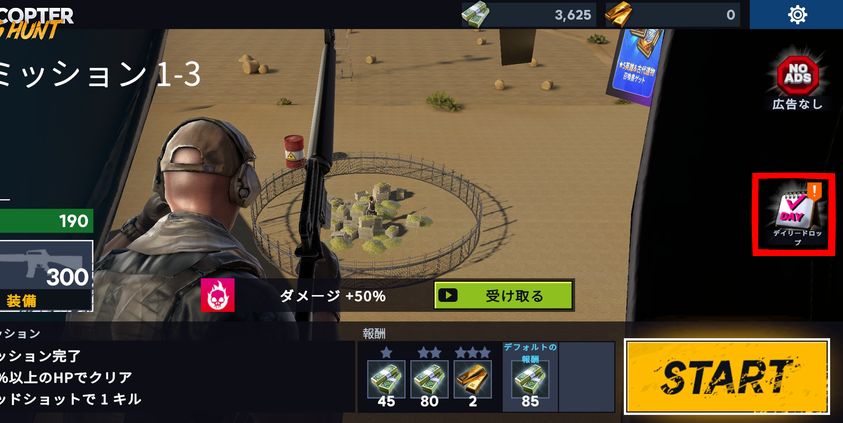843x423 pixels.
Task: Select the two-star 80 cash reward
Action: click(429, 381)
